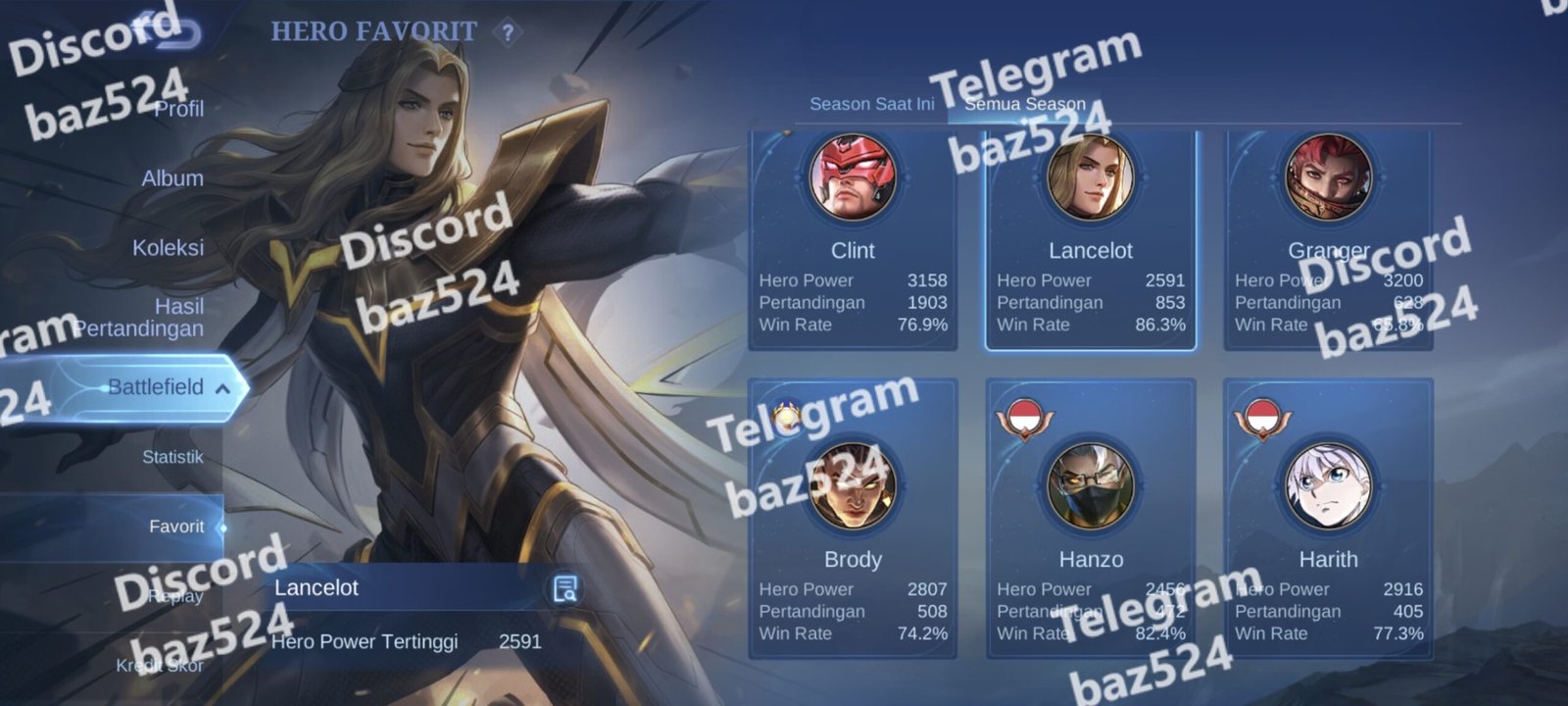
Task: Pick the Brody hero card
Action: coord(853,520)
